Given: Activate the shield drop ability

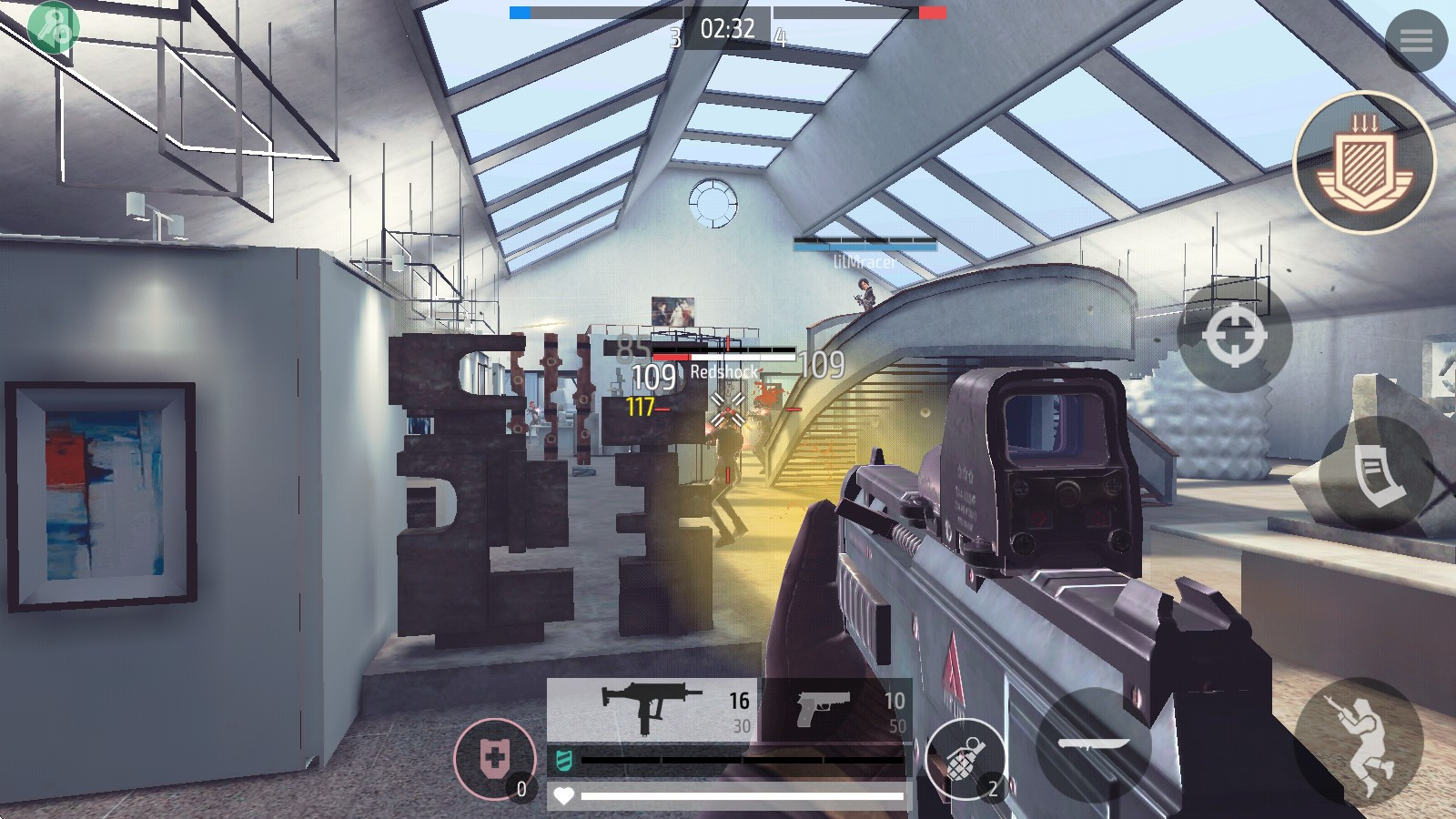Looking at the screenshot, I should click(1363, 164).
